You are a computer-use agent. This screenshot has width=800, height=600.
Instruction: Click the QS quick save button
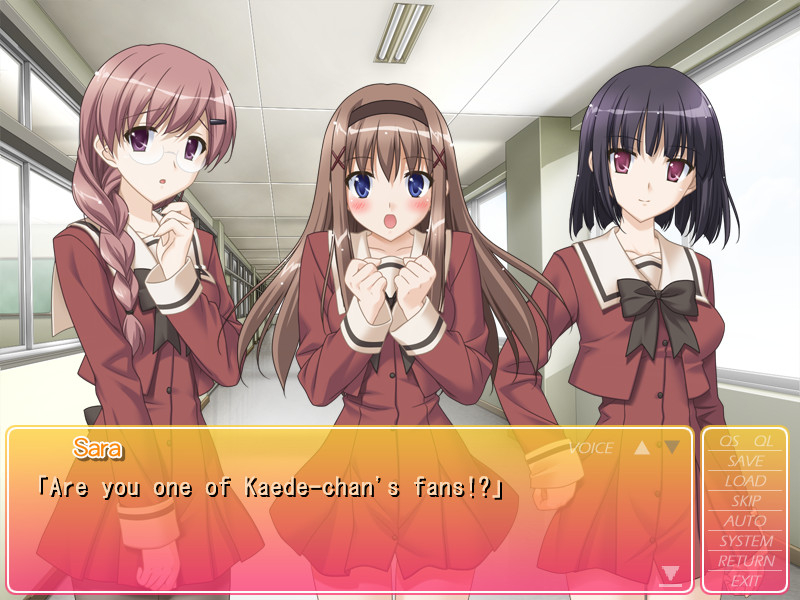pyautogui.click(x=728, y=441)
